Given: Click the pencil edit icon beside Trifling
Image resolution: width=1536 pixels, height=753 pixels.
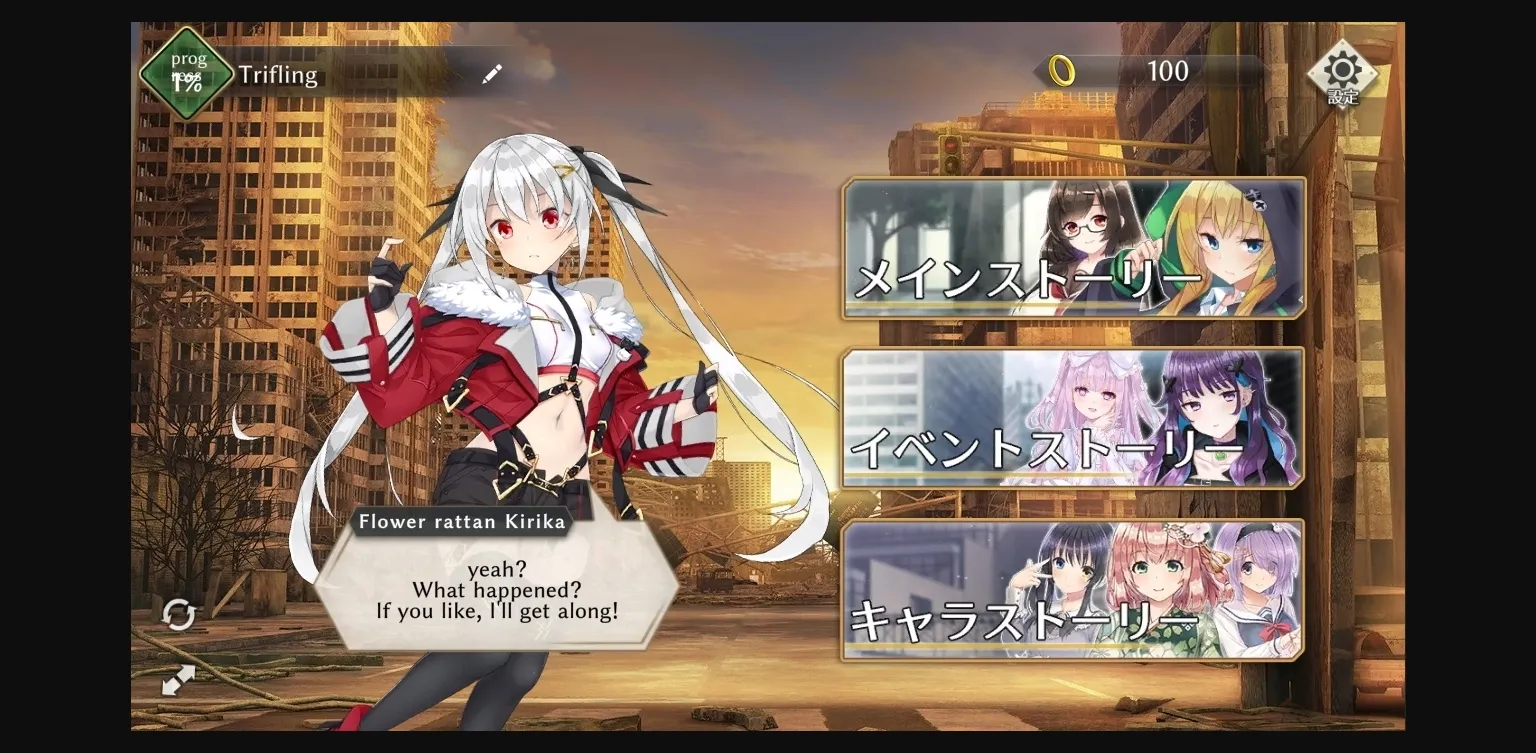Looking at the screenshot, I should (491, 74).
